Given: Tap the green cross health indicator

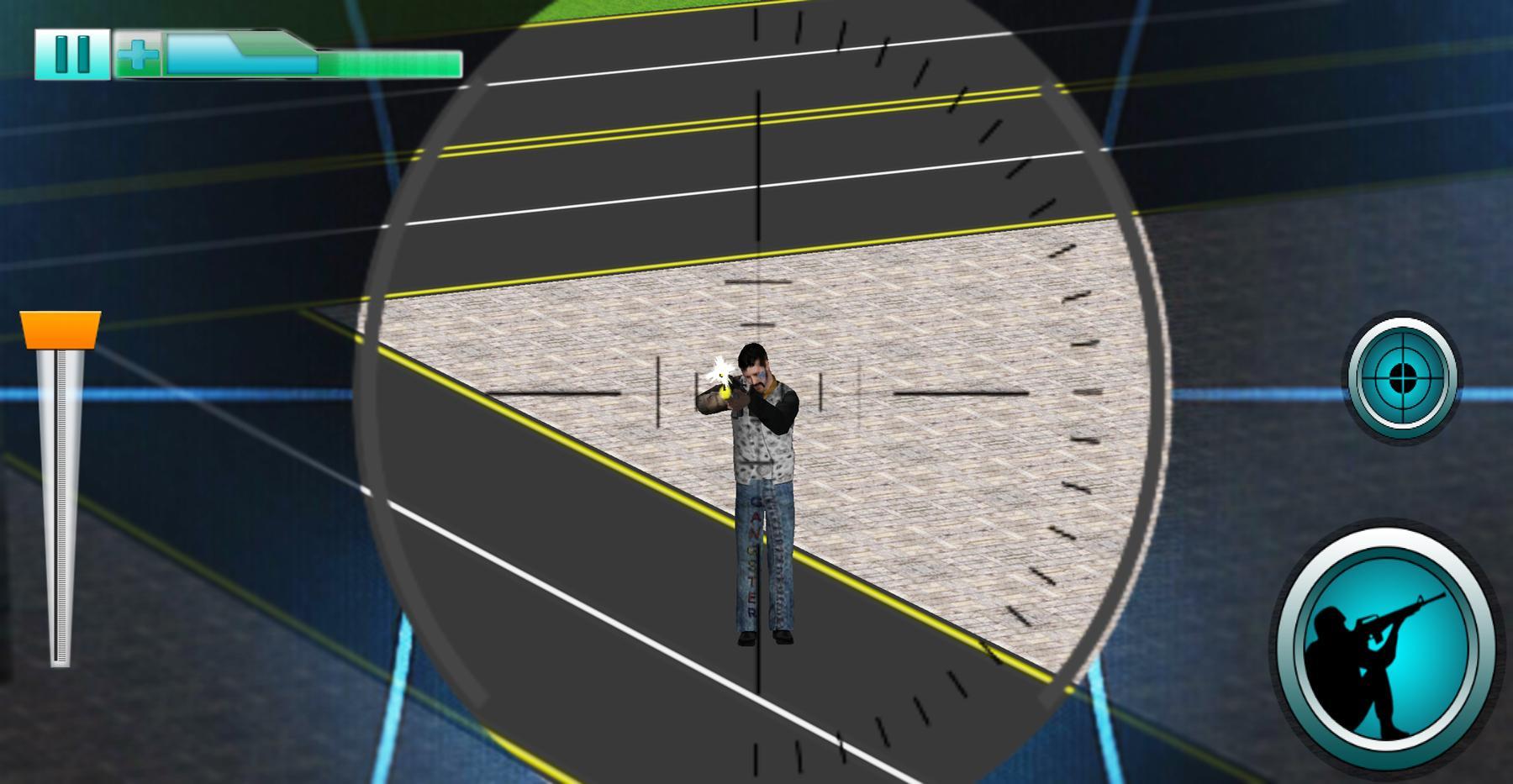Looking at the screenshot, I should point(139,54).
